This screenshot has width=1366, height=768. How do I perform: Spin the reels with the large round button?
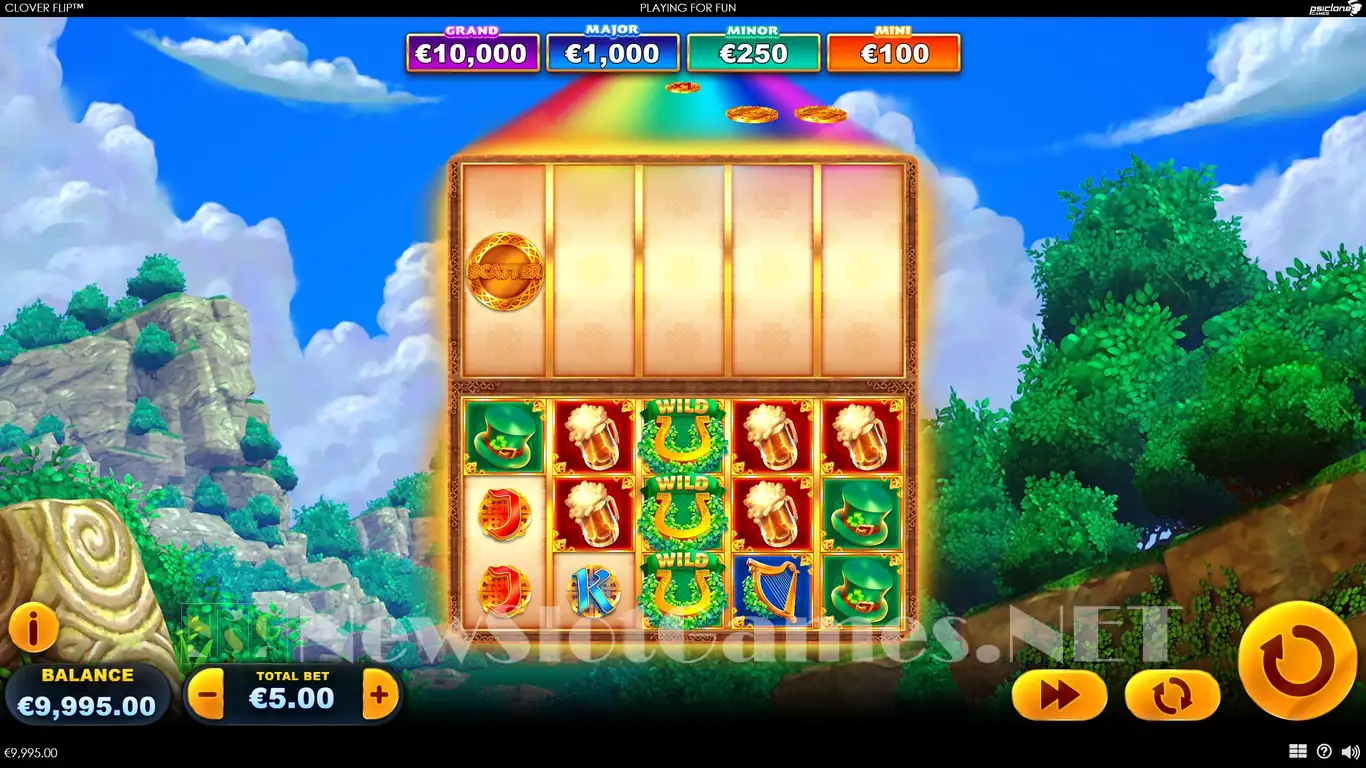click(1297, 660)
